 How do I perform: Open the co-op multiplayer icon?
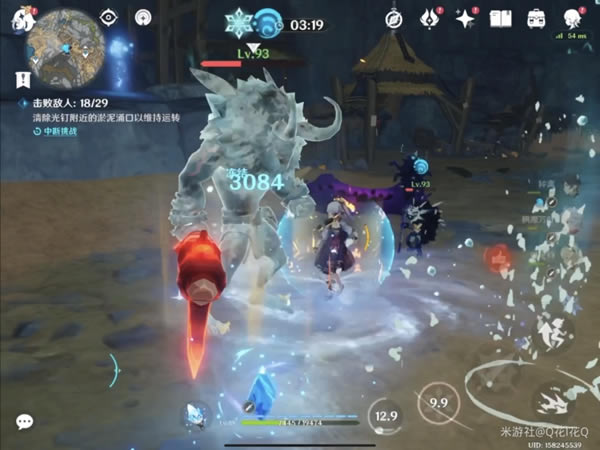click(x=573, y=17)
